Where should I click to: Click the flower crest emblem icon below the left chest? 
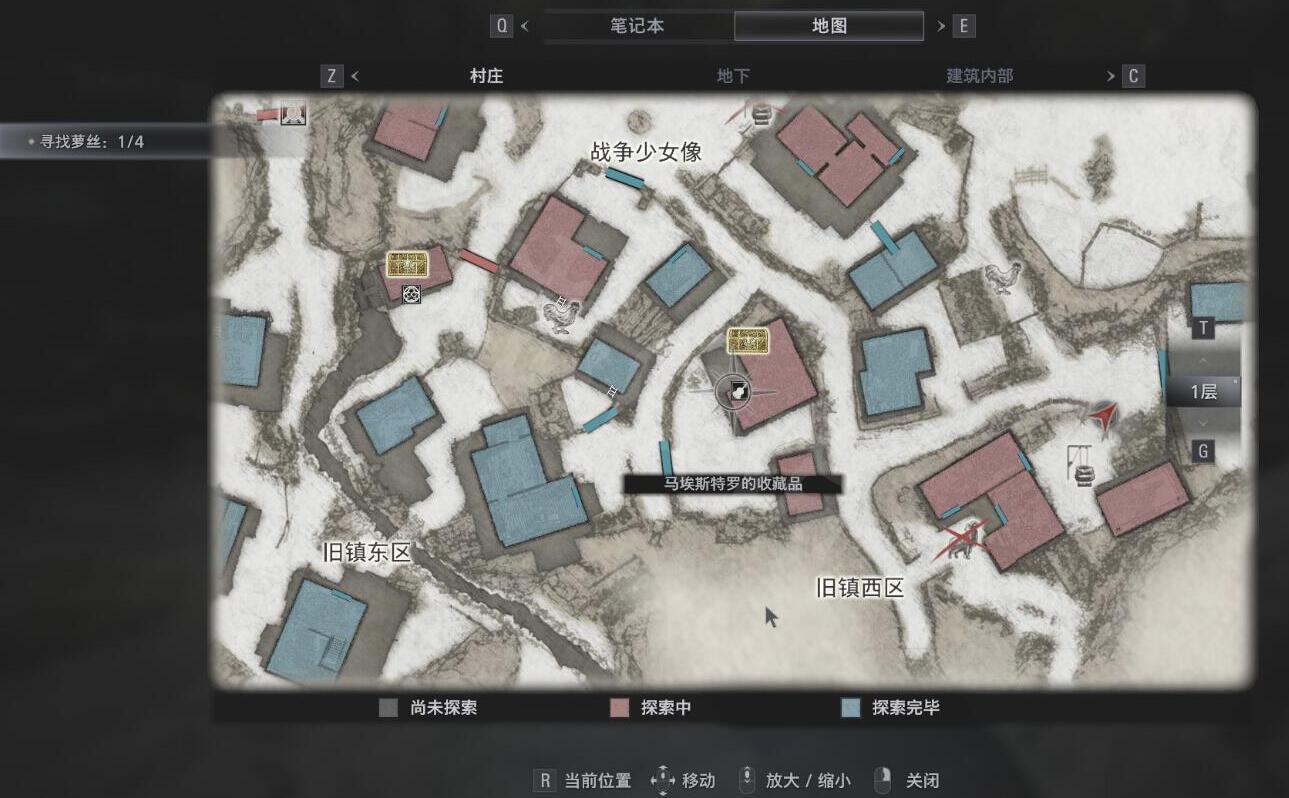[x=410, y=296]
